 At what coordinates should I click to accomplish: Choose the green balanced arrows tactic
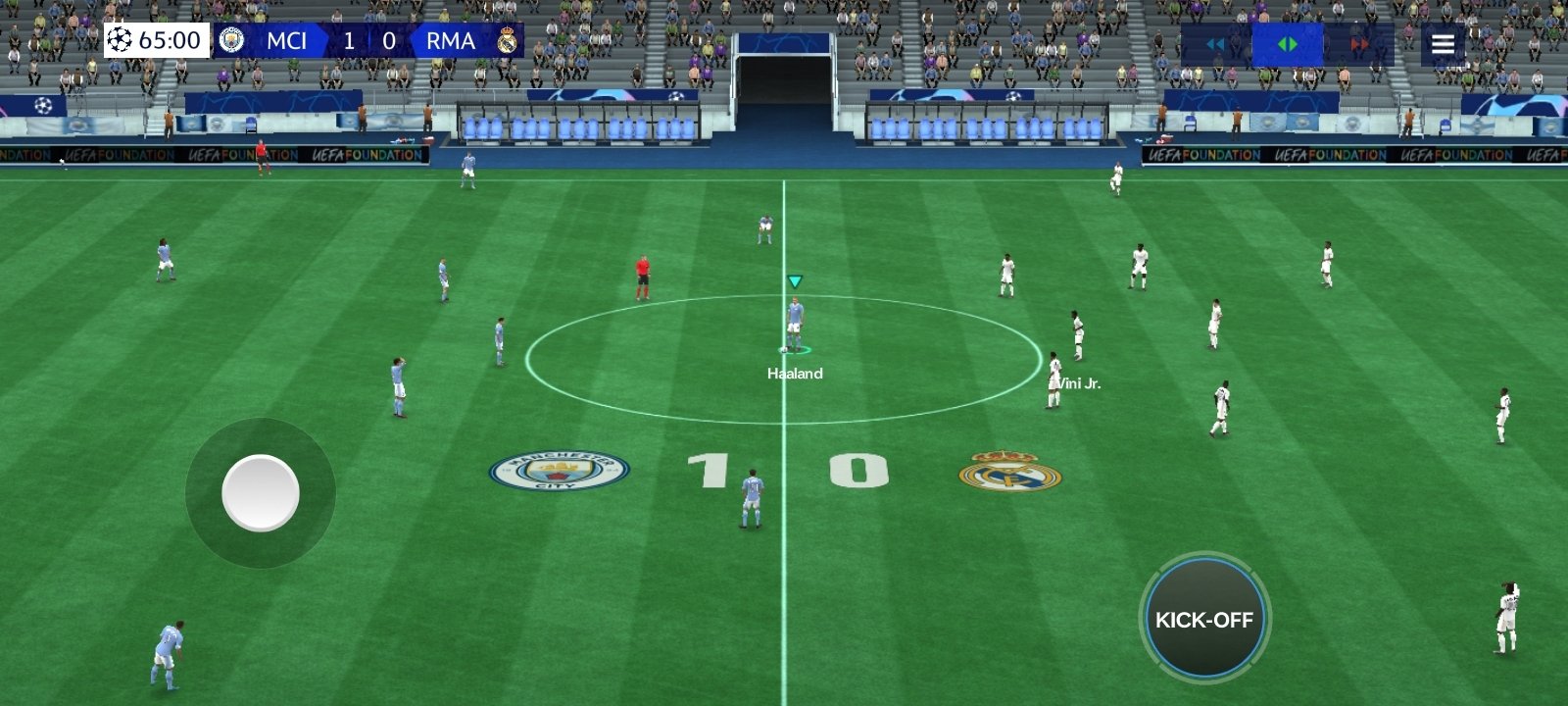1288,44
